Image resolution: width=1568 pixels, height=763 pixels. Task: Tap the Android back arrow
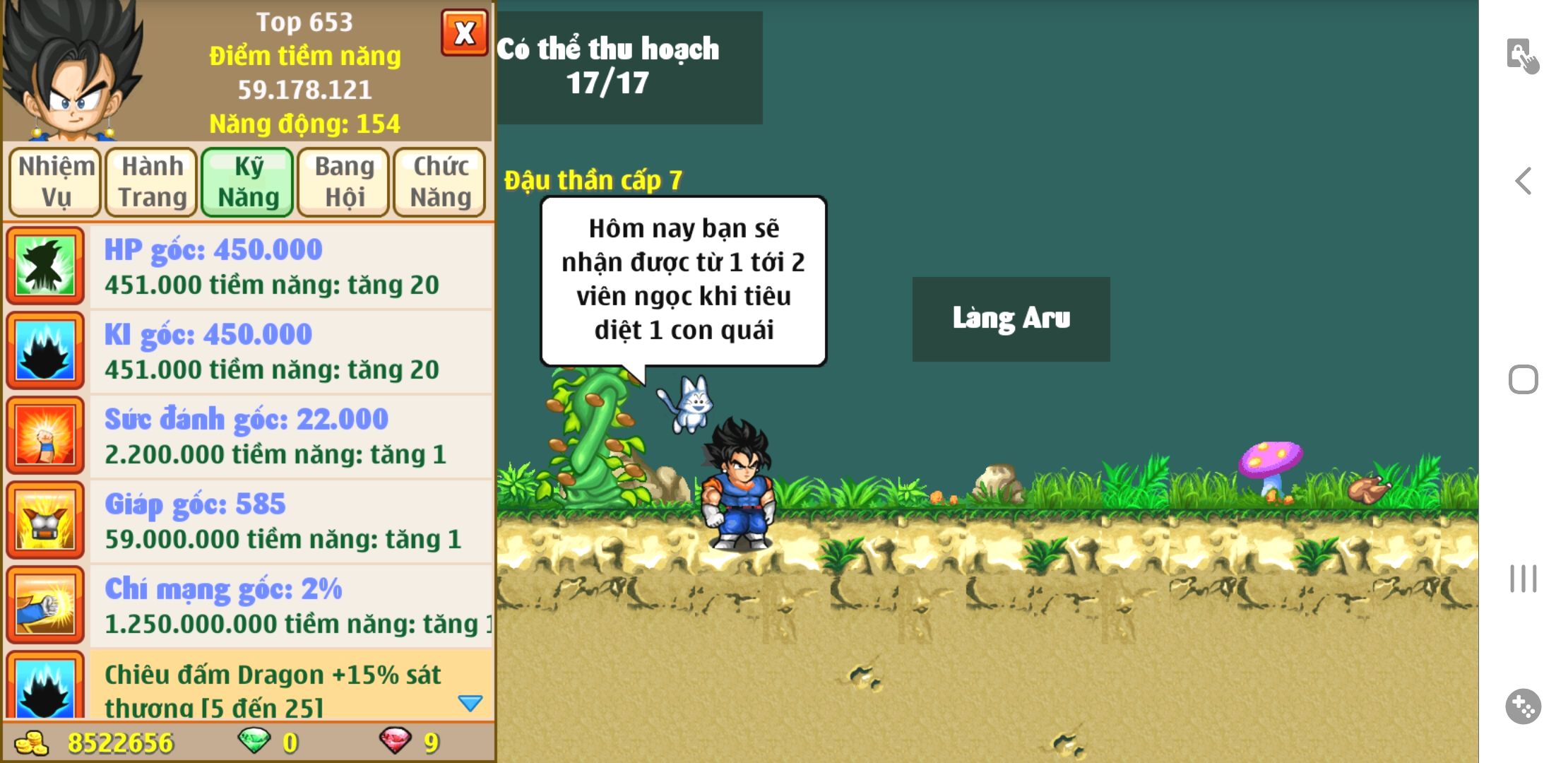point(1524,182)
